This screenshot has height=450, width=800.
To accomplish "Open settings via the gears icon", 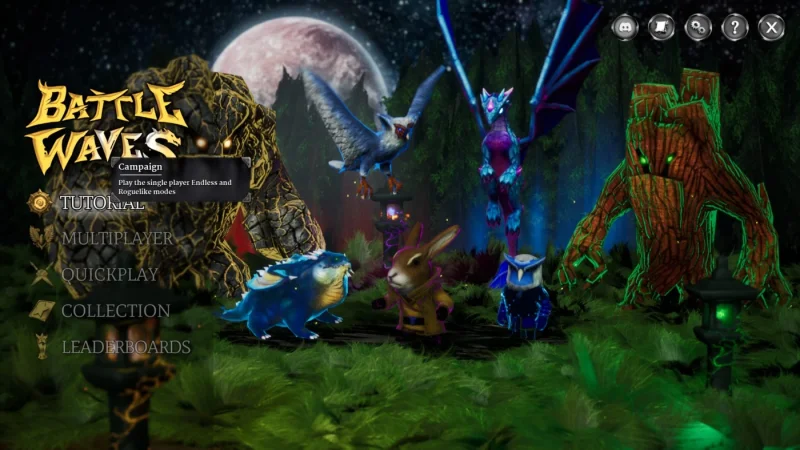I will coord(698,27).
